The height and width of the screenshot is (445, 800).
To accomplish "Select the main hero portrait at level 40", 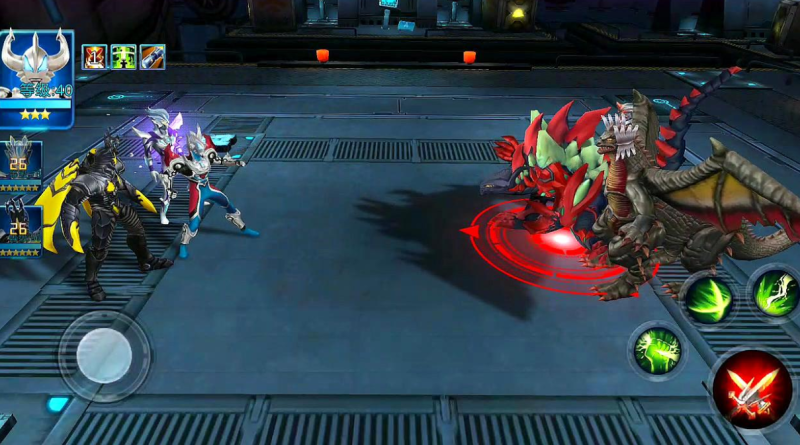I will pyautogui.click(x=37, y=78).
